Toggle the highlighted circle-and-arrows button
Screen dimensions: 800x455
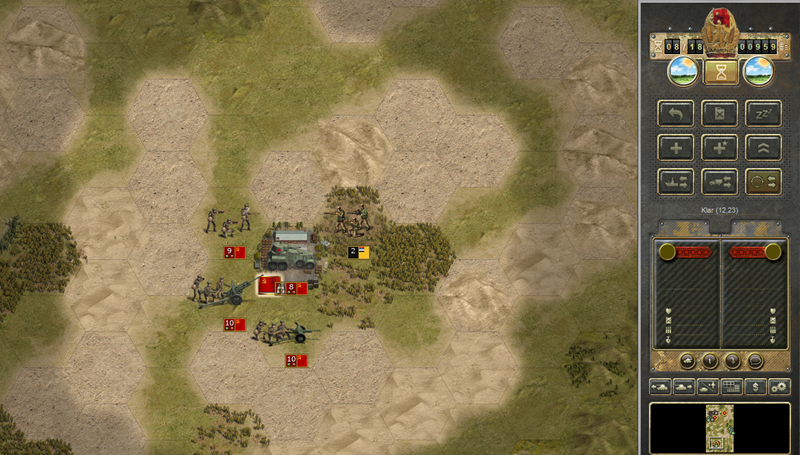coord(763,181)
